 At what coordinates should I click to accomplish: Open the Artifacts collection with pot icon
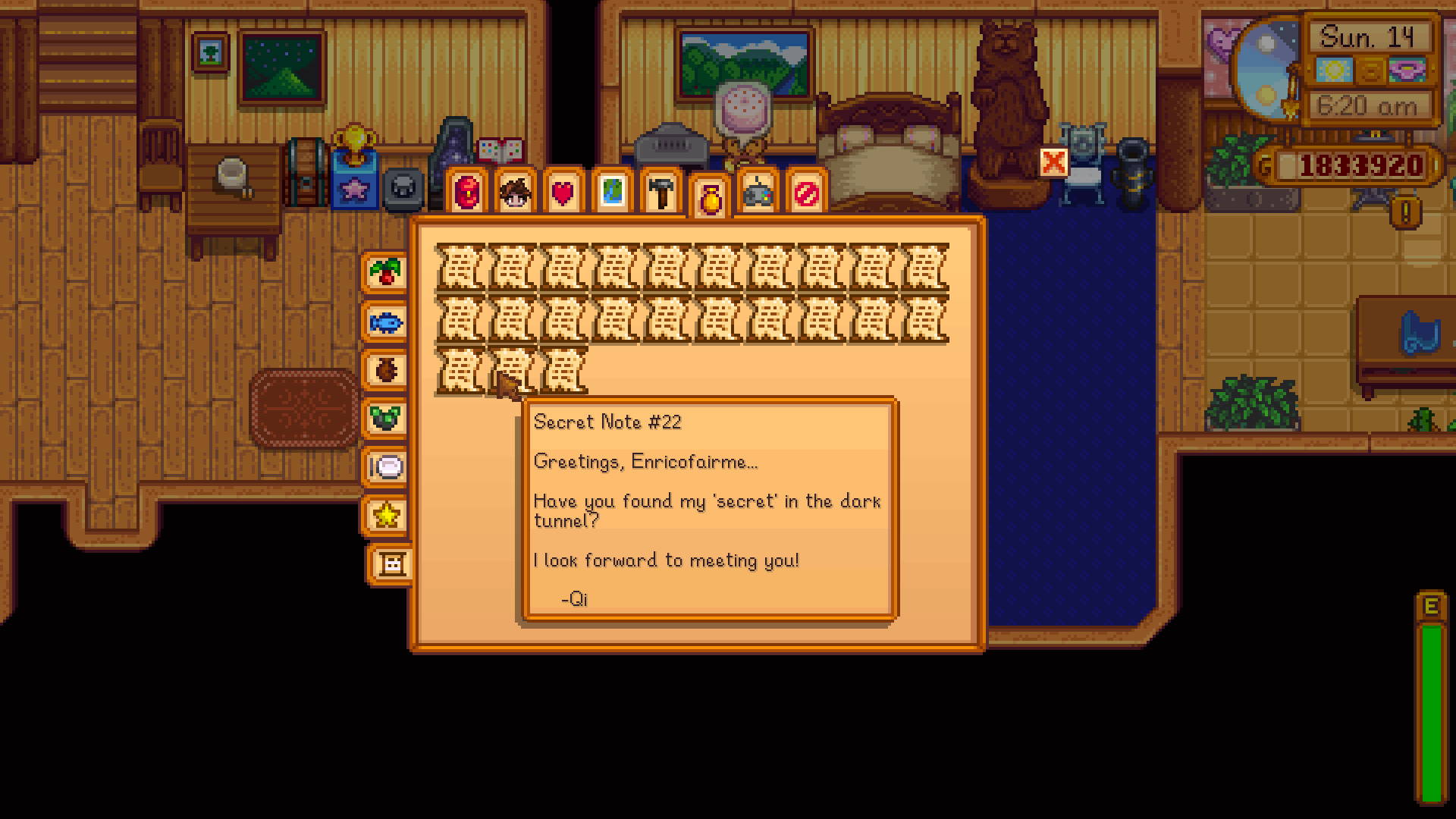click(x=385, y=370)
